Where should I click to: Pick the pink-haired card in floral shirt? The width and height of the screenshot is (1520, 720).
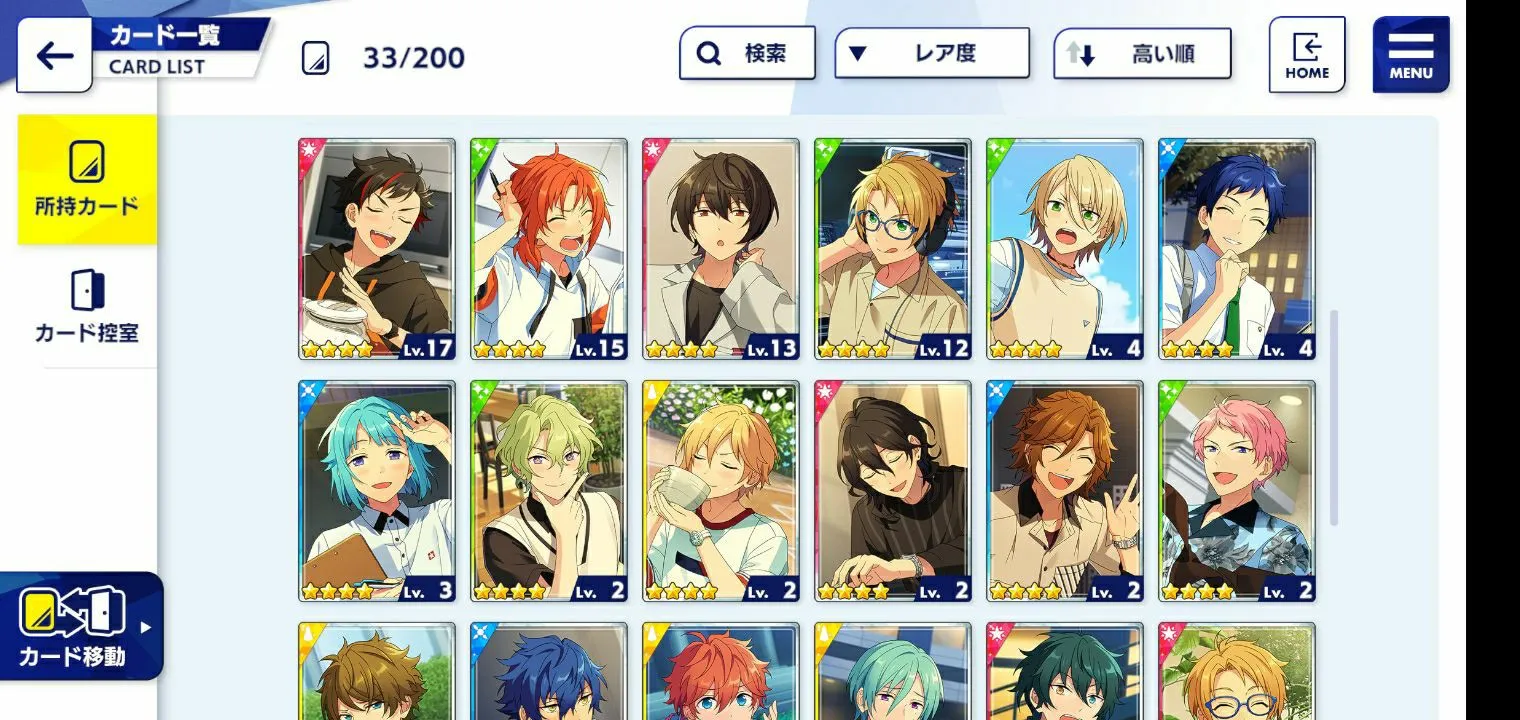coord(1237,491)
